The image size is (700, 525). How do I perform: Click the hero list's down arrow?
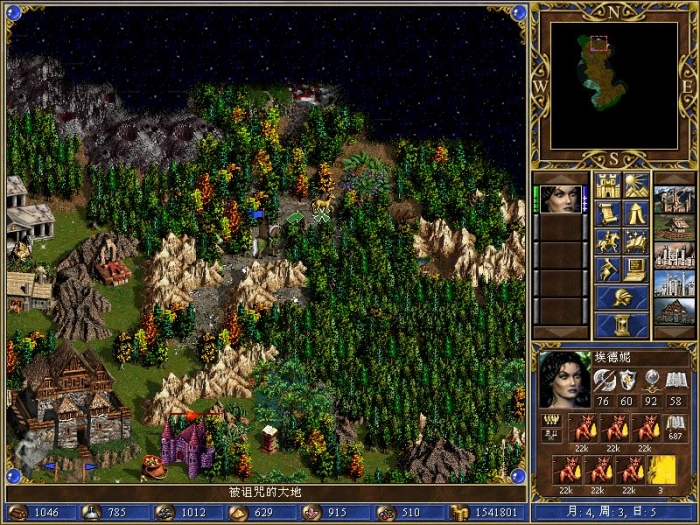(560, 332)
